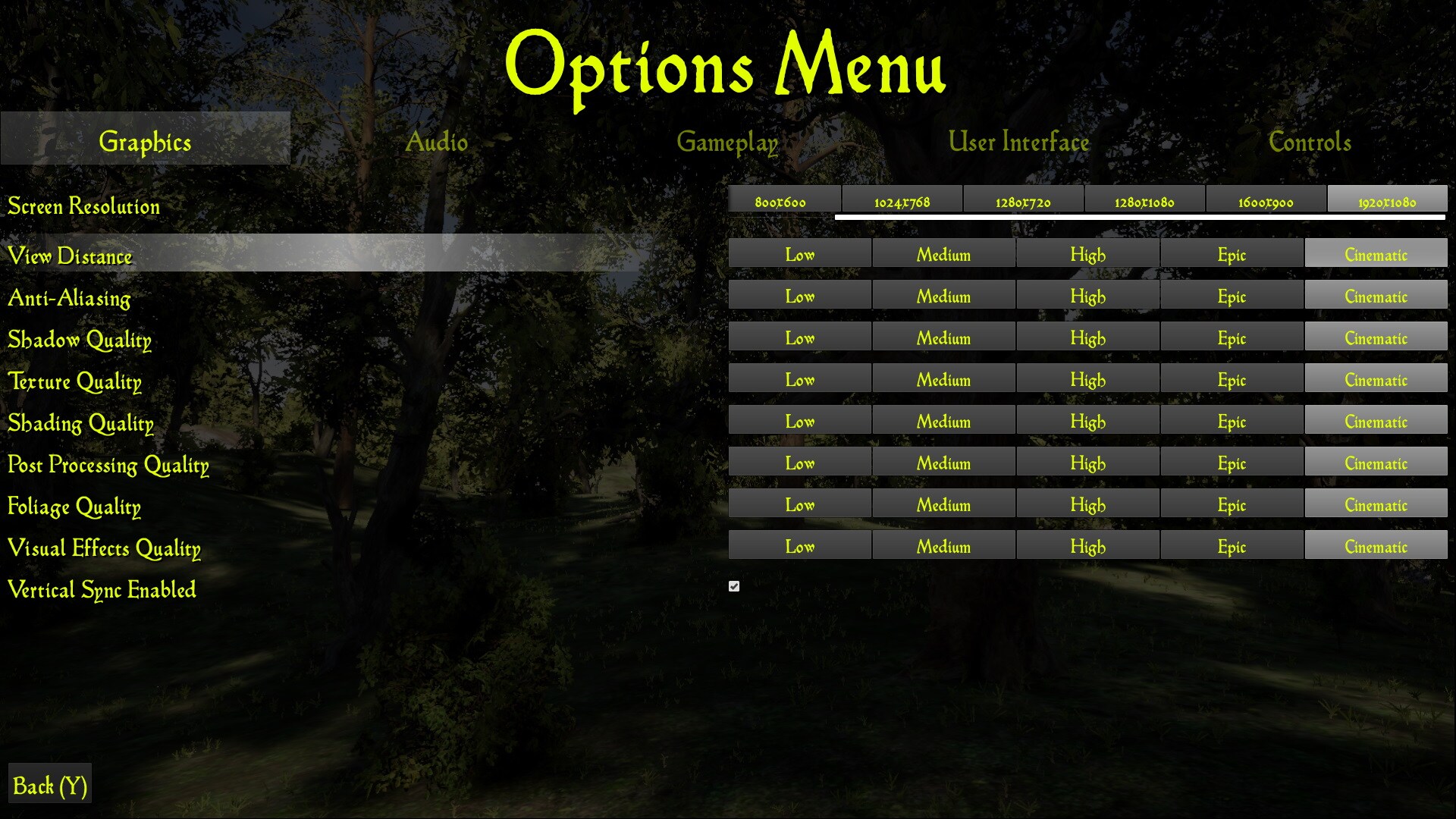
Task: Set Screen Resolution to 1024x768
Action: (x=902, y=201)
